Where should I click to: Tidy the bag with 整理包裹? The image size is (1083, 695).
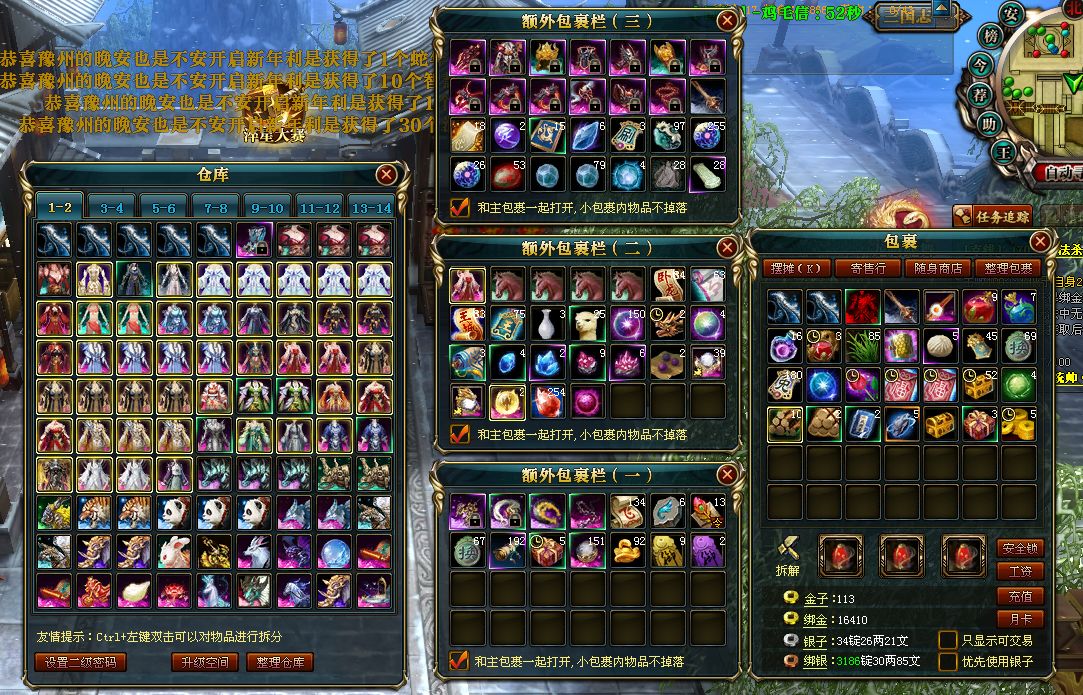coord(1008,268)
